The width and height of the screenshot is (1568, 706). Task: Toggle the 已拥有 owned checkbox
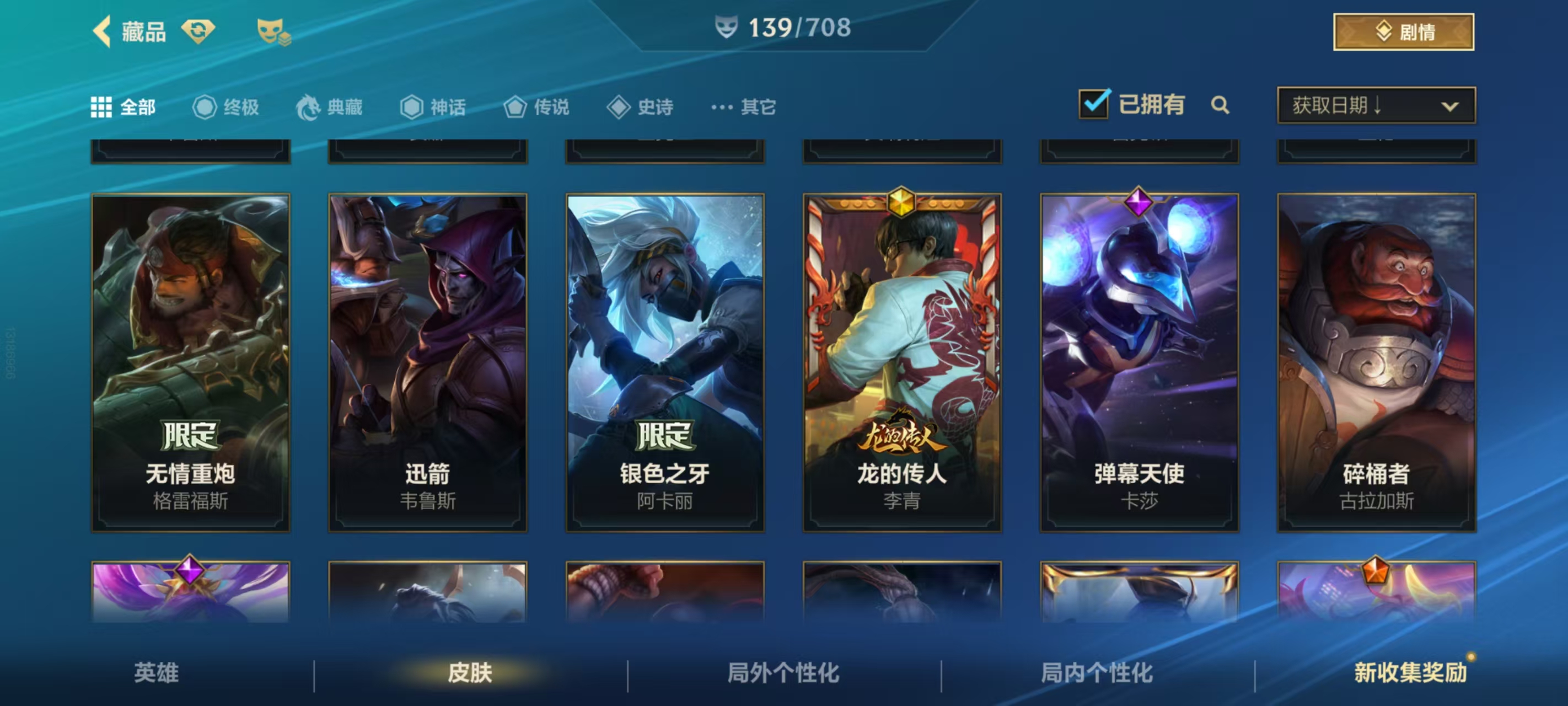click(x=1094, y=105)
